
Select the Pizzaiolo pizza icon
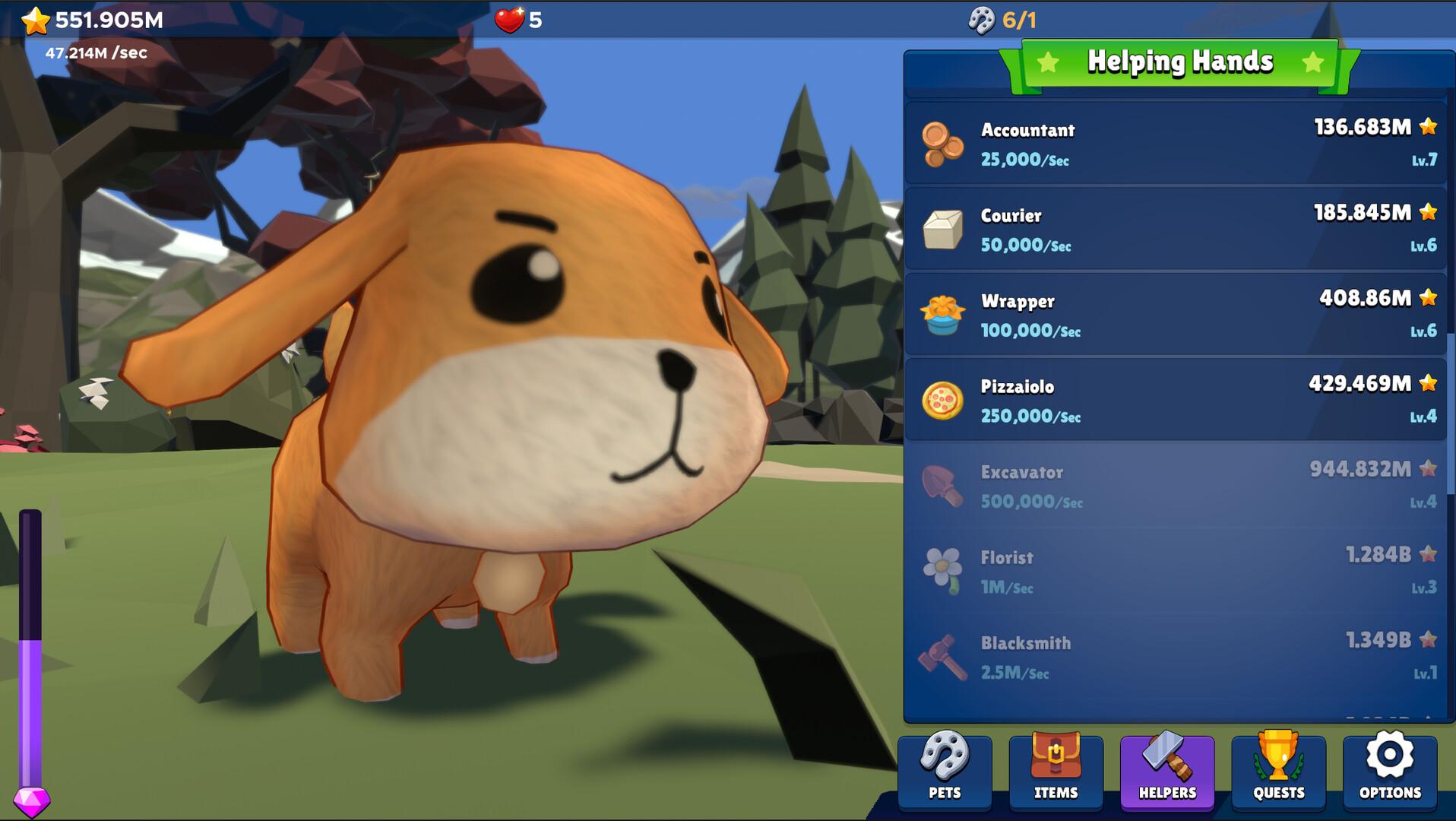[x=942, y=401]
